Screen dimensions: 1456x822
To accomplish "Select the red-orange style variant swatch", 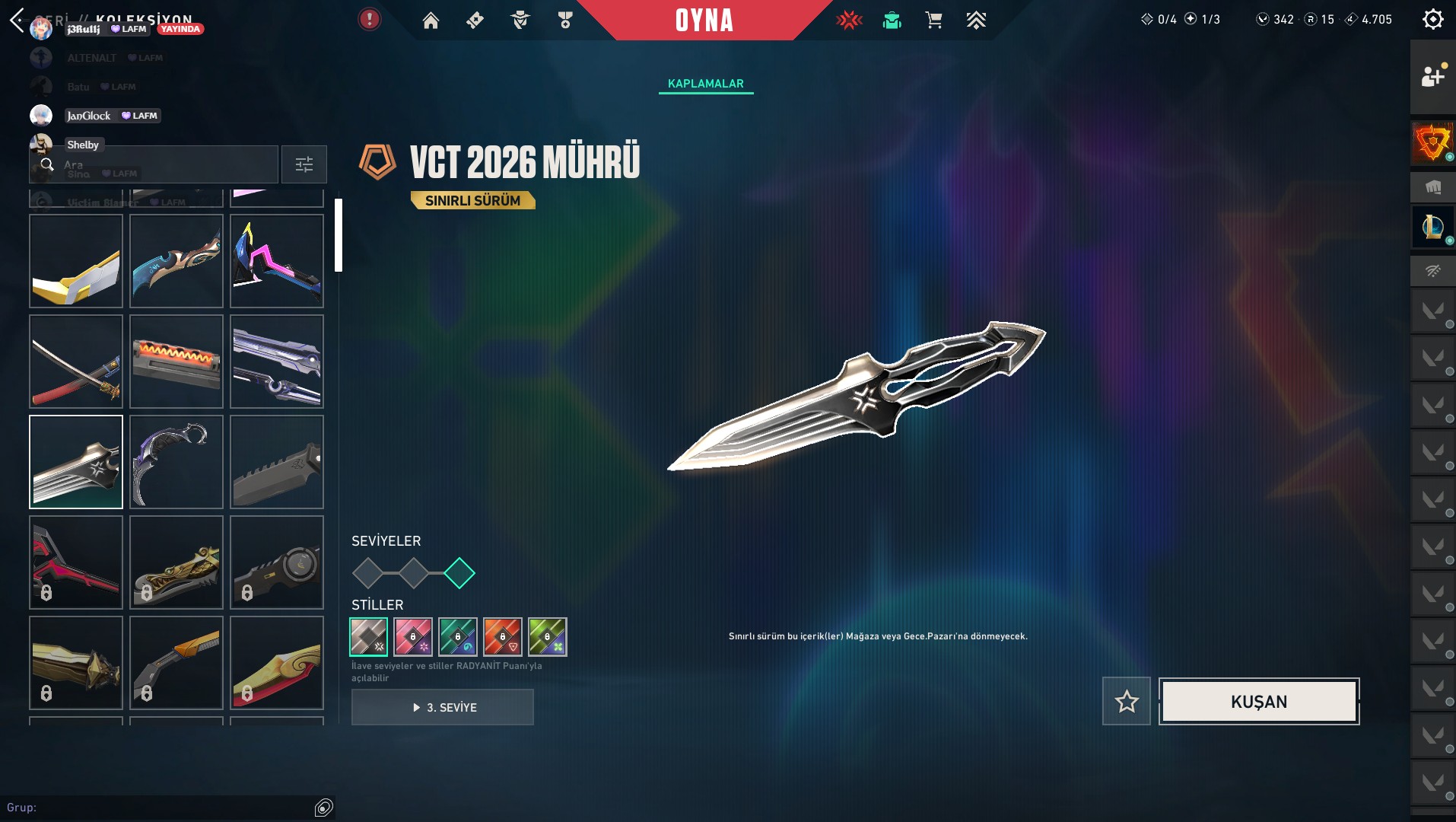I will coord(503,637).
